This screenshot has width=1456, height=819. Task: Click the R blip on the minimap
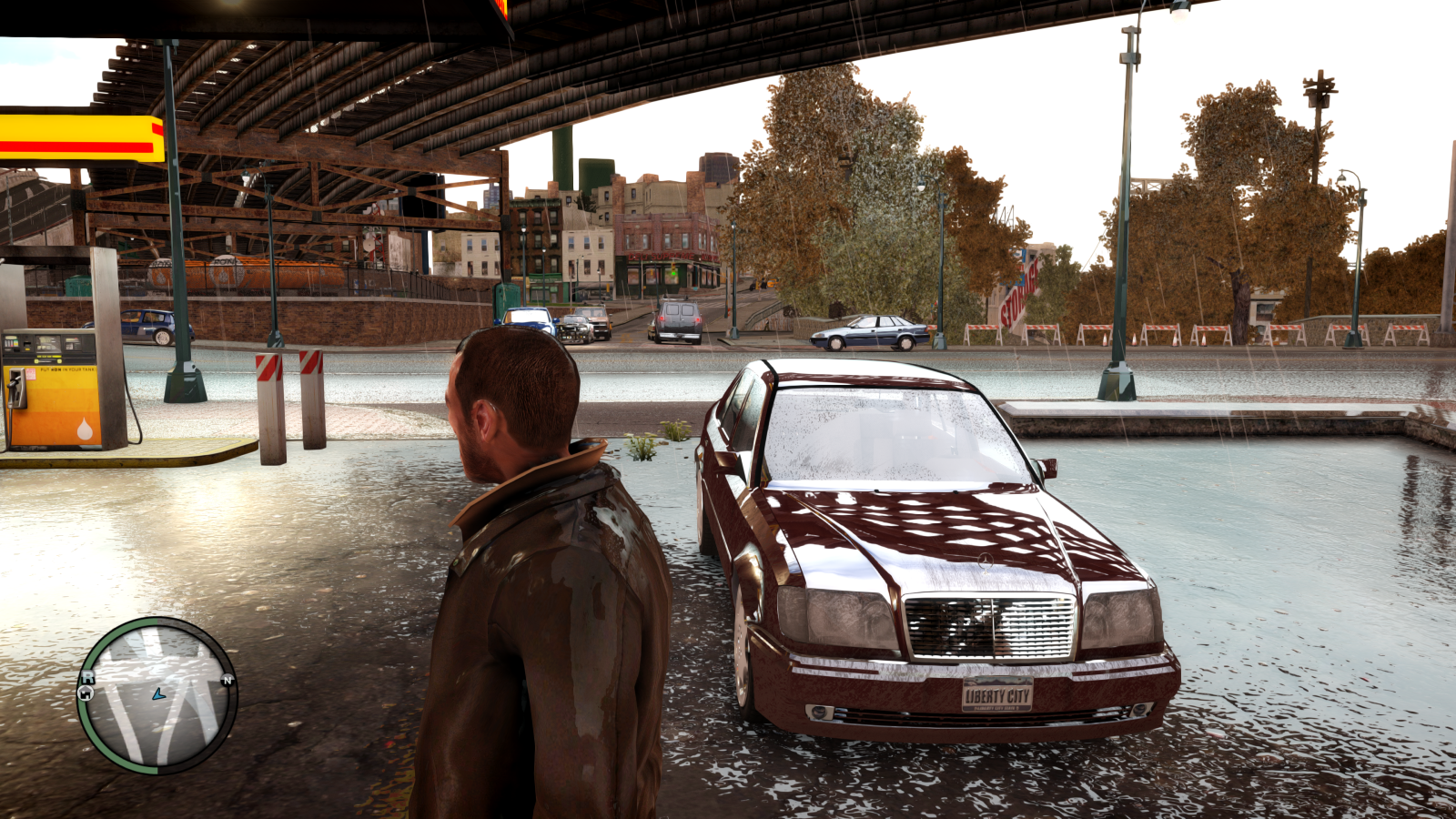[x=88, y=677]
